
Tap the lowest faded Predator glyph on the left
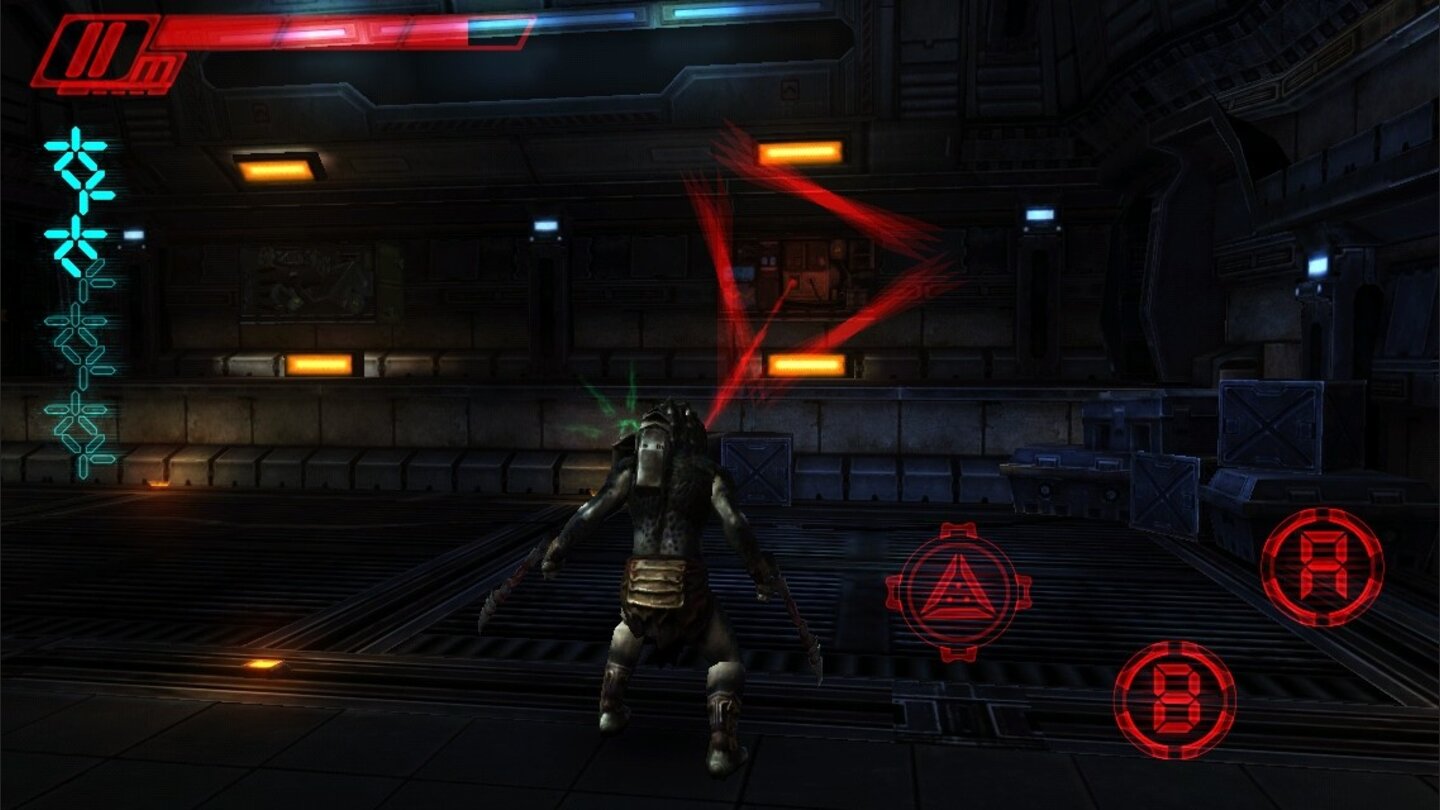tap(80, 420)
